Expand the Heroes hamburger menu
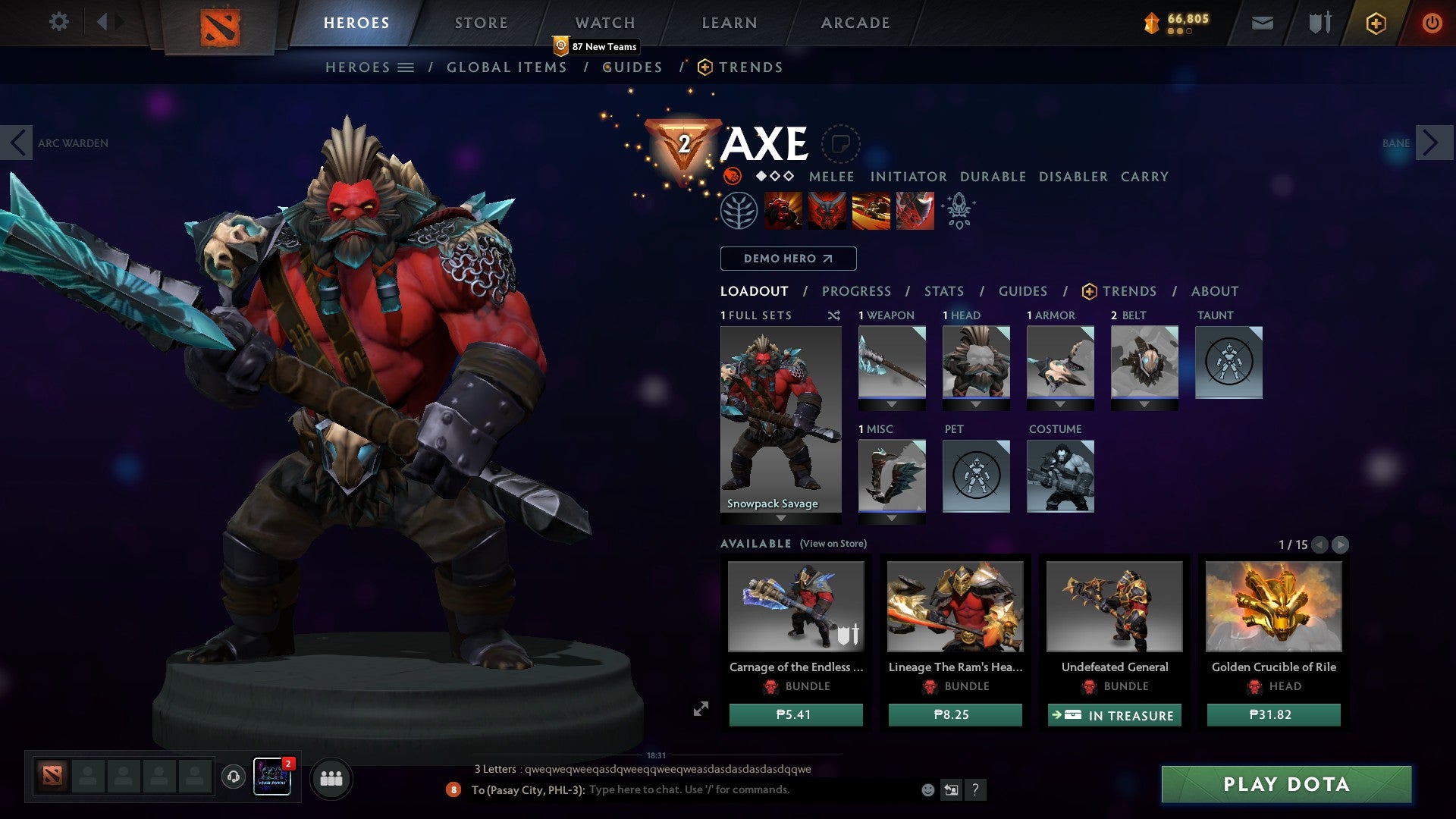Screen dimensions: 1456x819 coord(405,67)
